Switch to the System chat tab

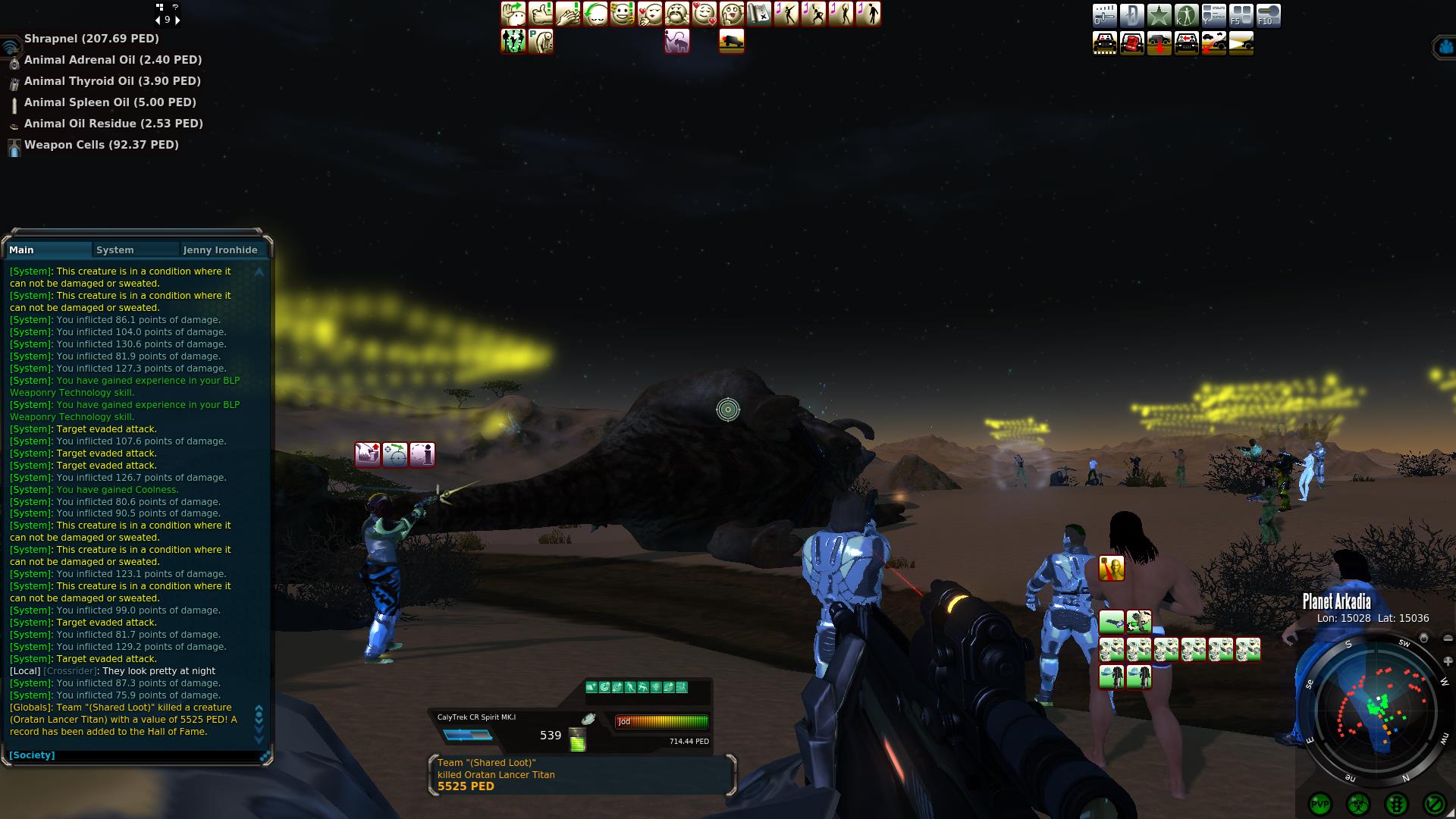coord(115,250)
